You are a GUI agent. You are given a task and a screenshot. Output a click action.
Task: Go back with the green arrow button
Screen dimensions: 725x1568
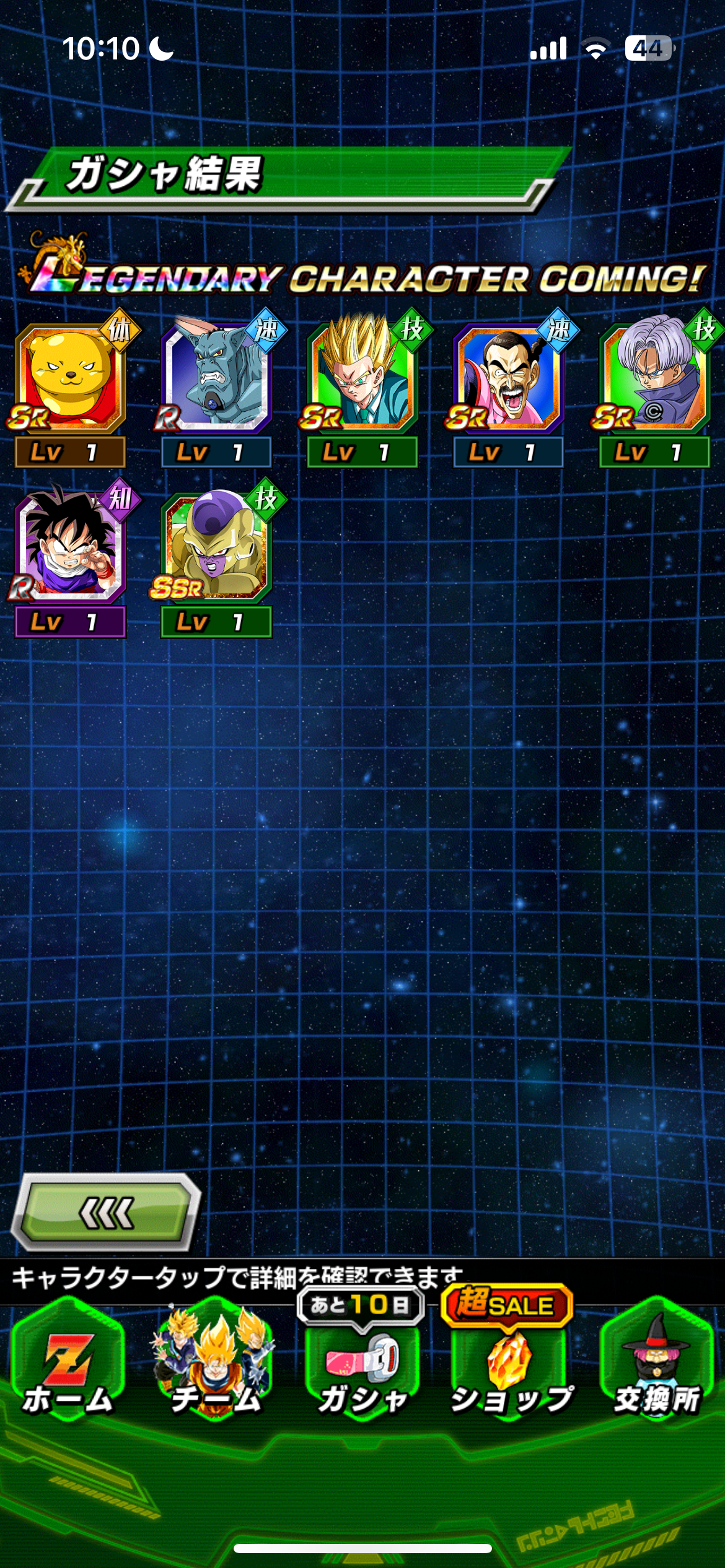click(106, 1213)
